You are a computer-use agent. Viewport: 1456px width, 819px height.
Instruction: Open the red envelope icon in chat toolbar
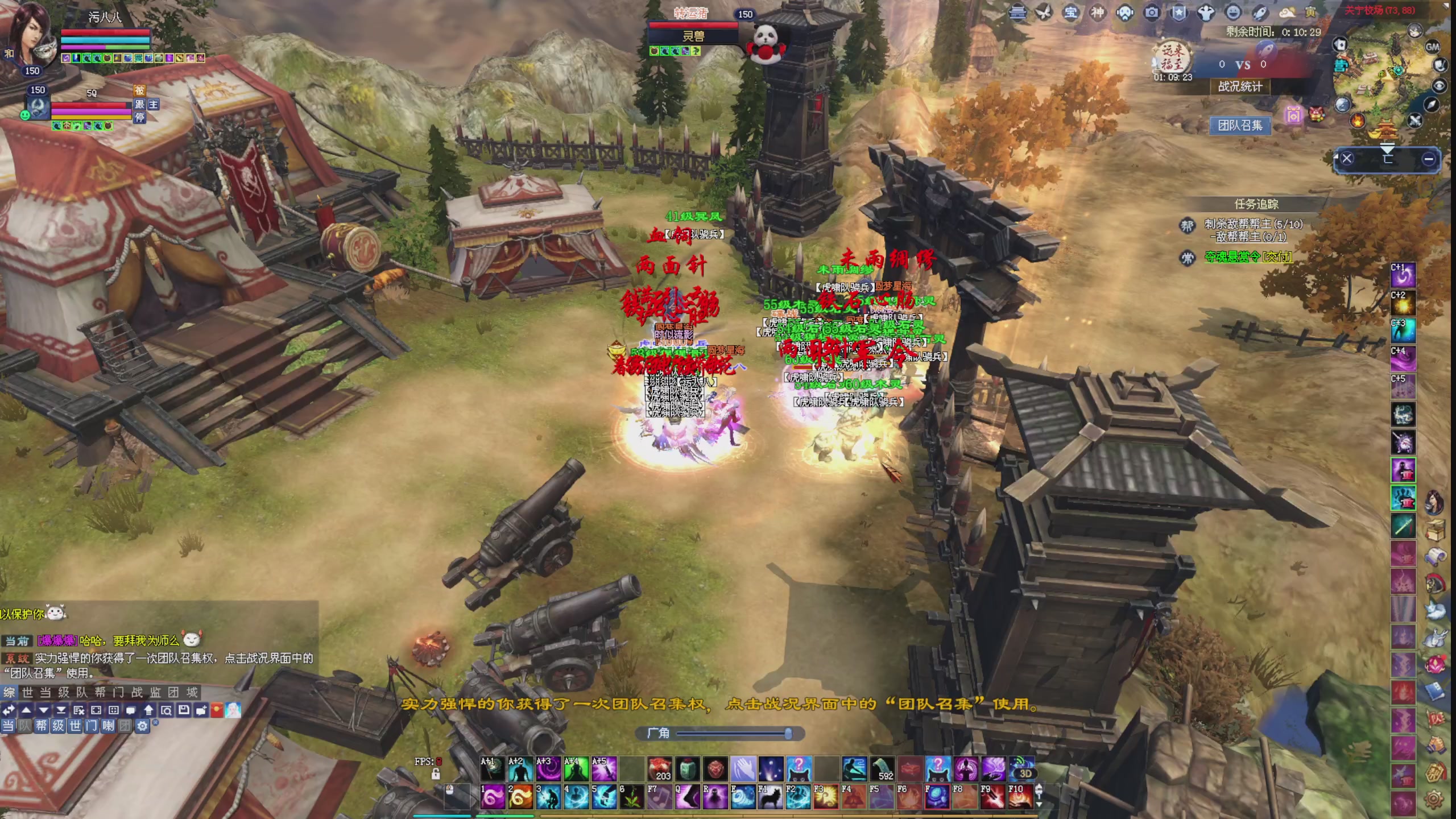tap(217, 710)
